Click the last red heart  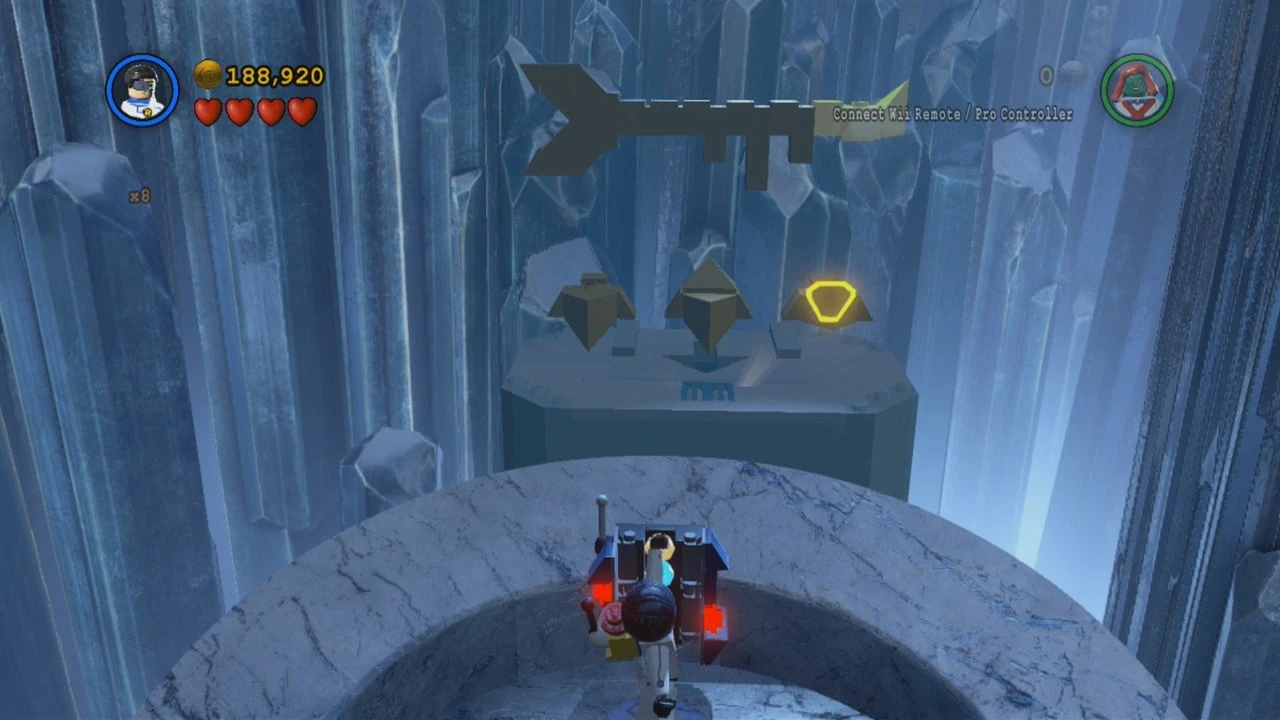click(302, 112)
